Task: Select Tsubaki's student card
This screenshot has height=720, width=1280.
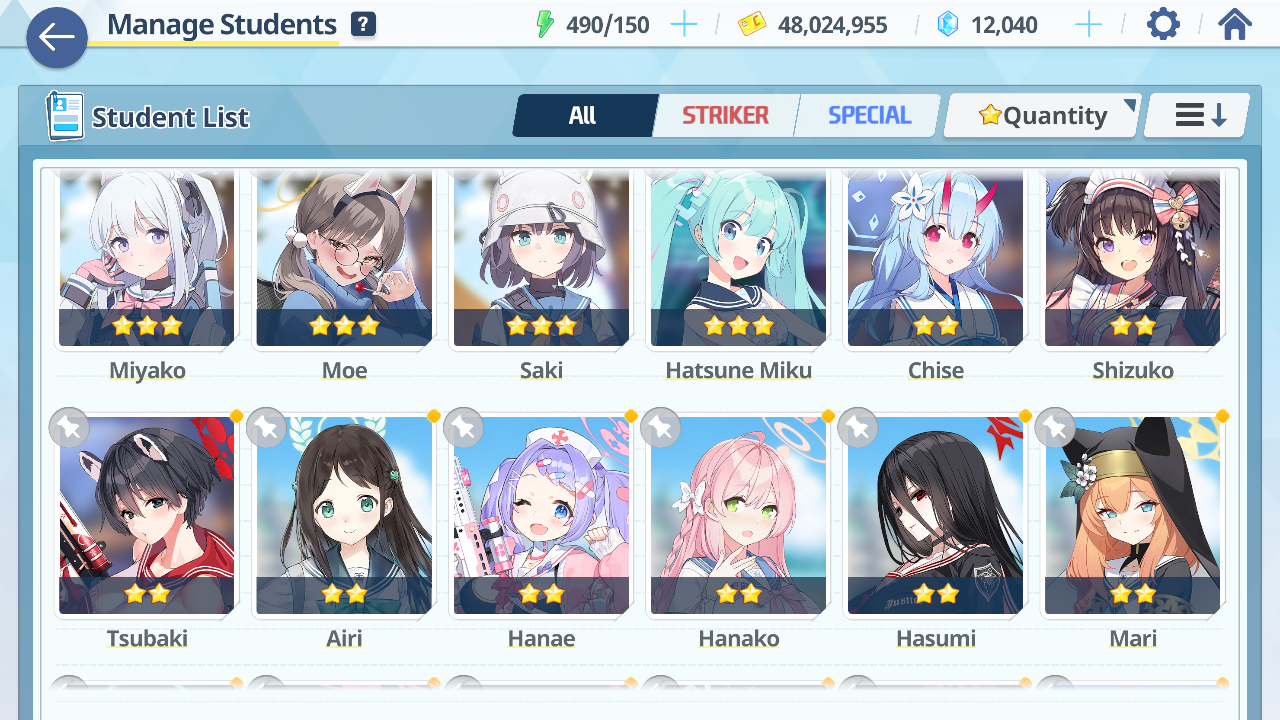Action: (147, 516)
